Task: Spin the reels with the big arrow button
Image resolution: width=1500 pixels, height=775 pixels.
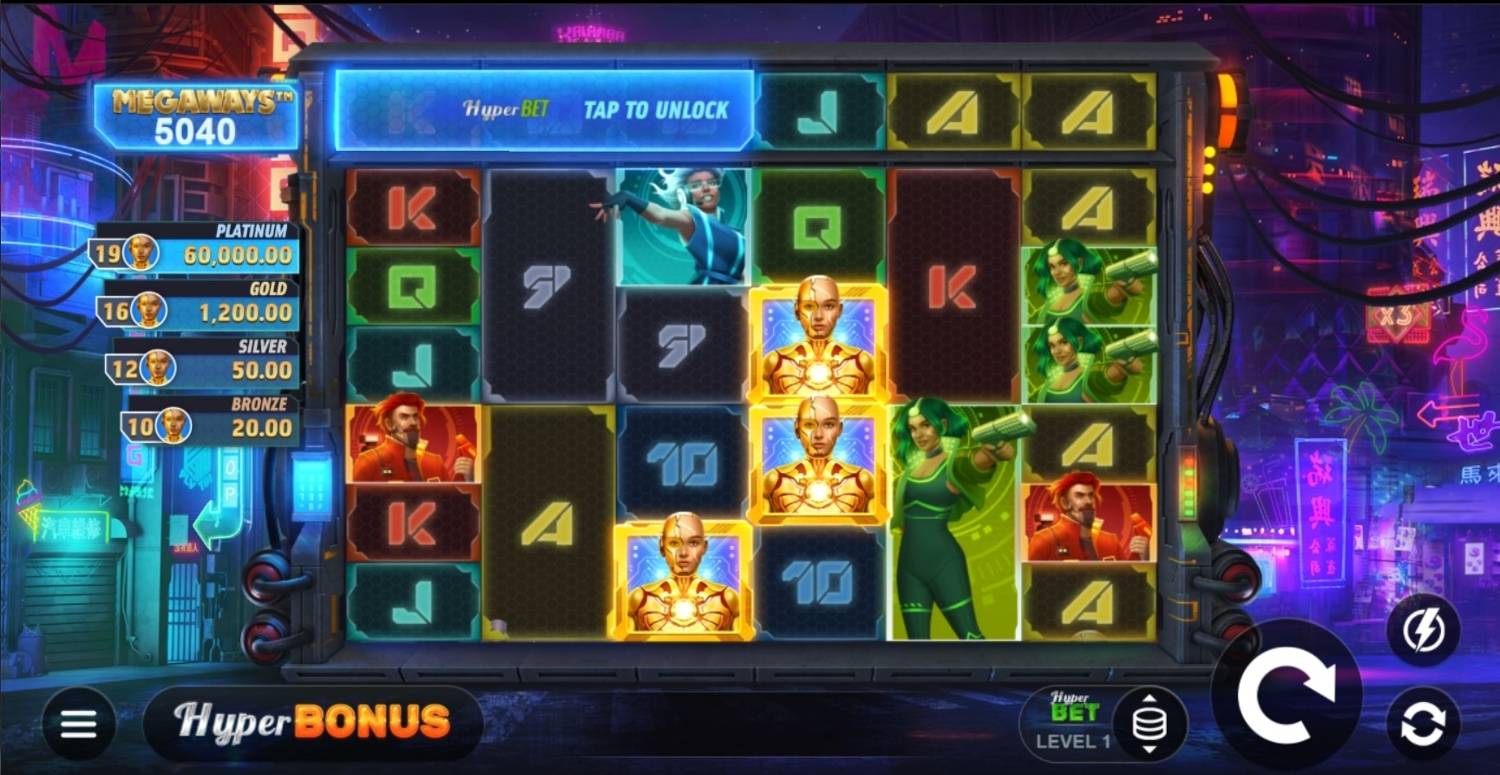Action: [1286, 694]
